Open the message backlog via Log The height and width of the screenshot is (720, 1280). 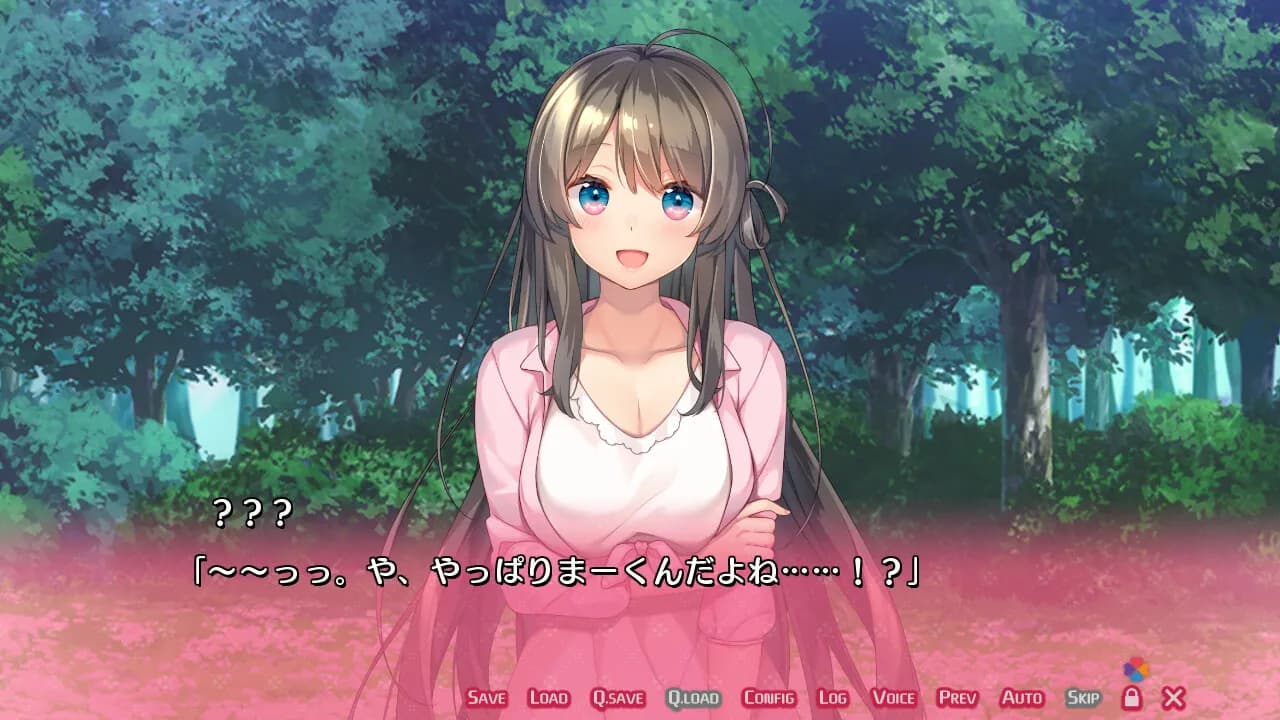coord(833,700)
